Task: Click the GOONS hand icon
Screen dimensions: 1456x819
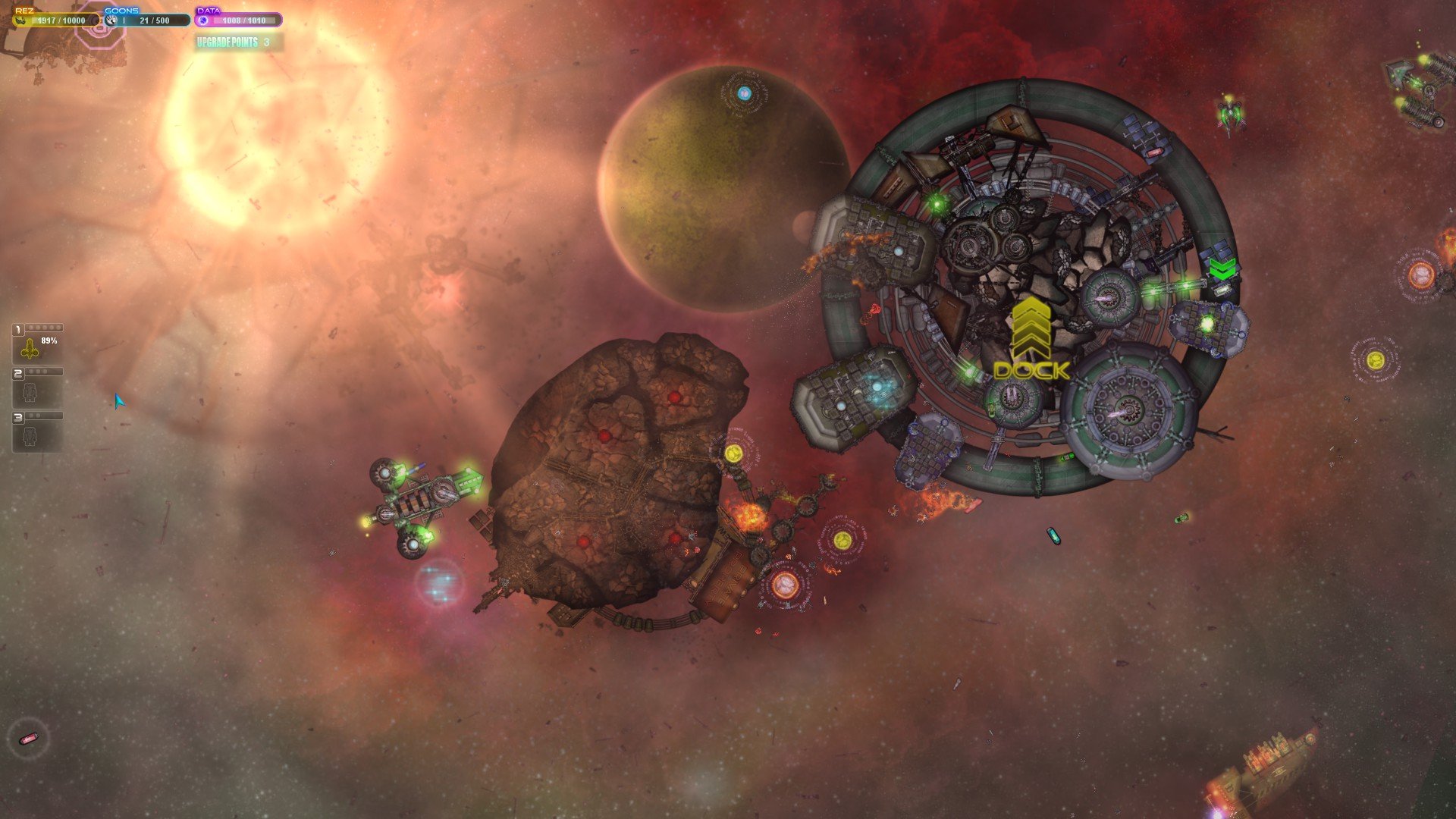Action: click(111, 20)
